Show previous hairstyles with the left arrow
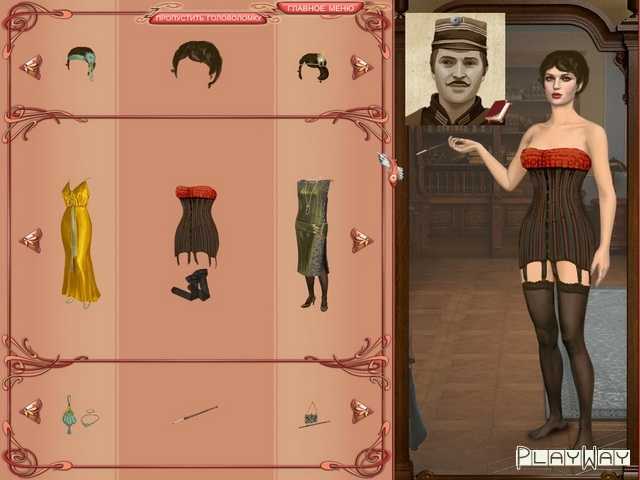 pyautogui.click(x=31, y=66)
